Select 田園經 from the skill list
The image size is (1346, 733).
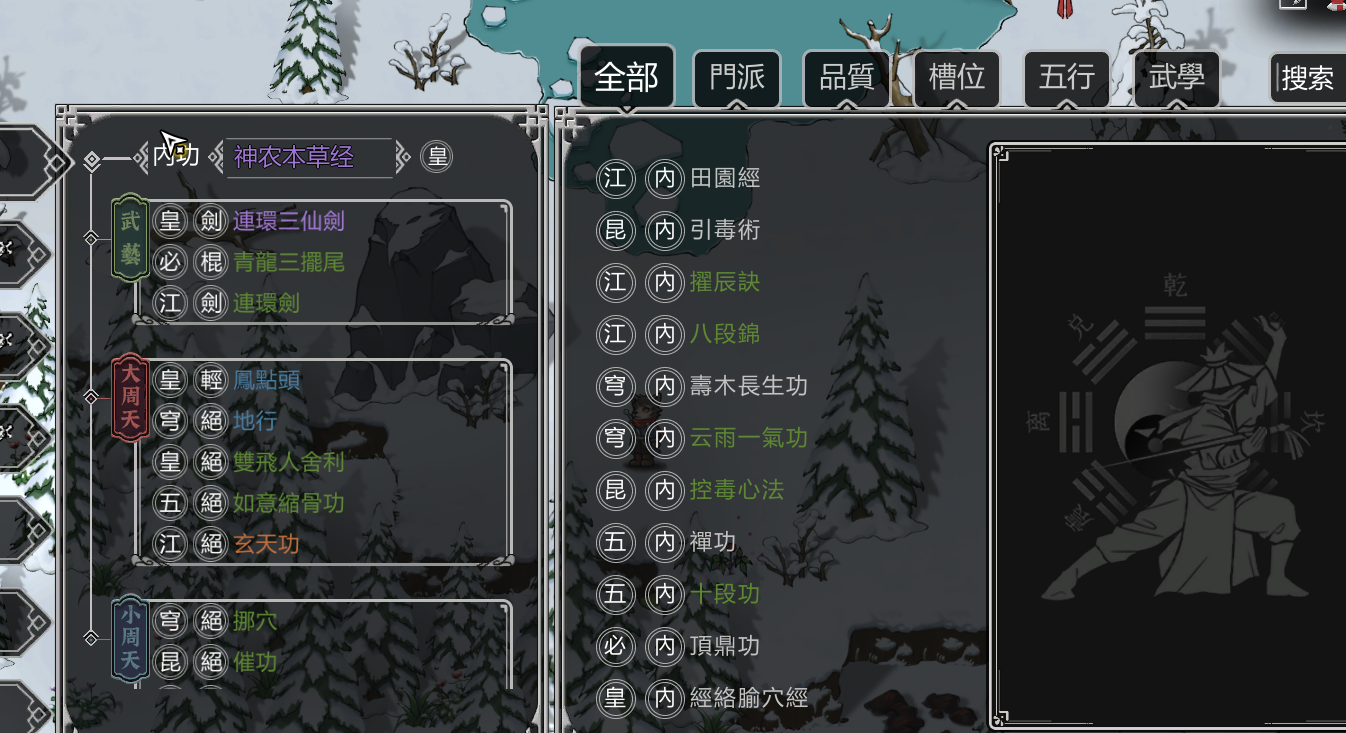(725, 178)
